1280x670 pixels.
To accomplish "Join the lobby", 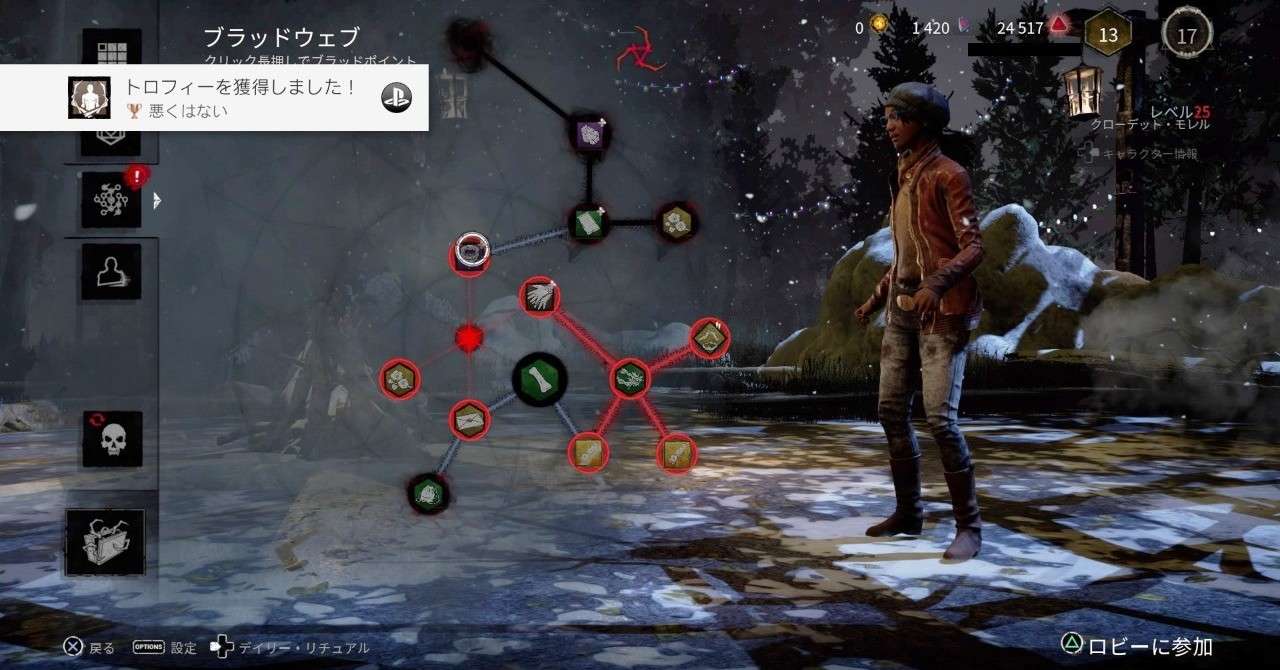I will 1137,646.
